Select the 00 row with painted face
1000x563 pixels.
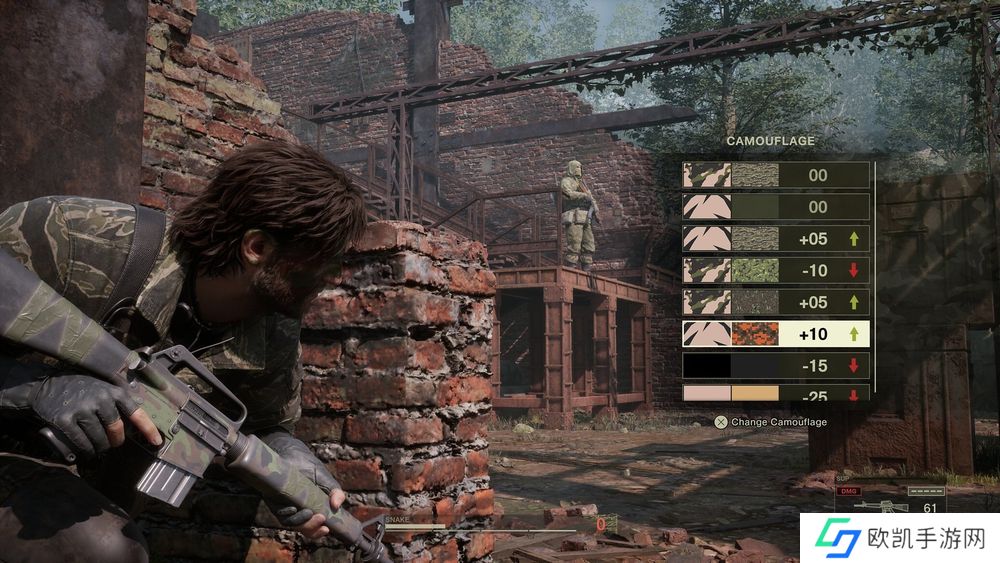pyautogui.click(x=775, y=175)
